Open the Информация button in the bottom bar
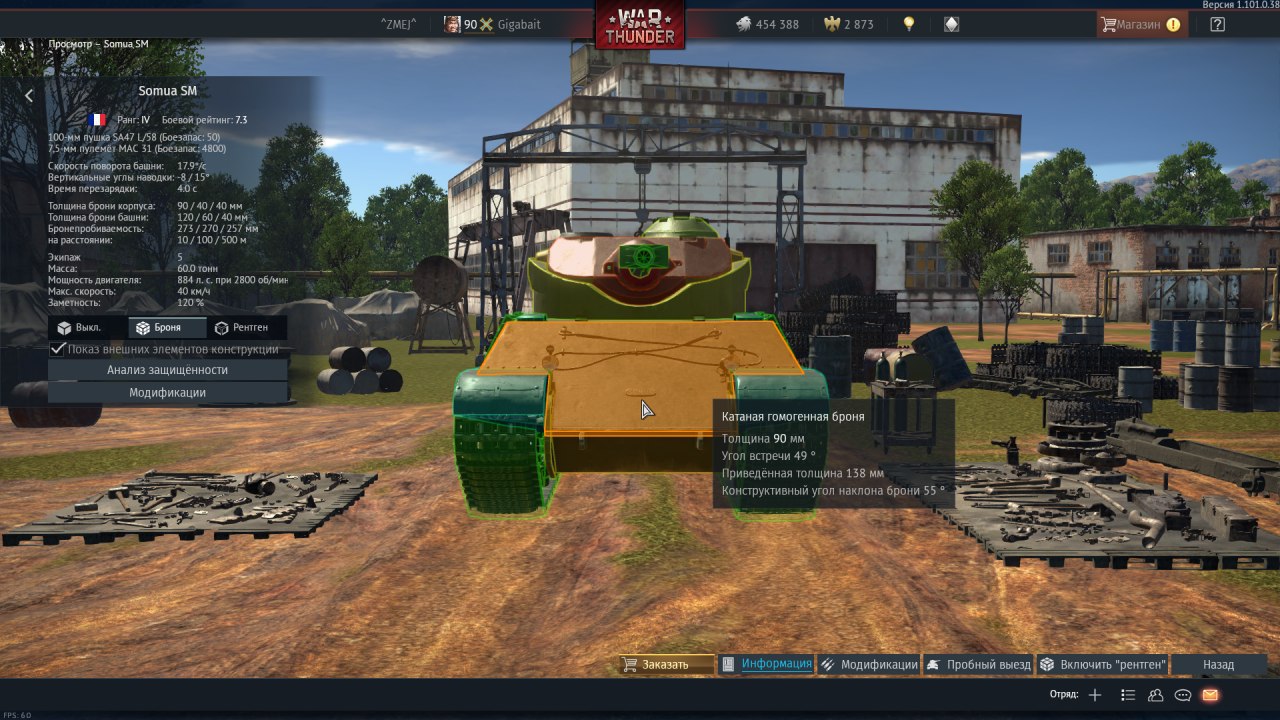The image size is (1280, 720). coord(767,664)
